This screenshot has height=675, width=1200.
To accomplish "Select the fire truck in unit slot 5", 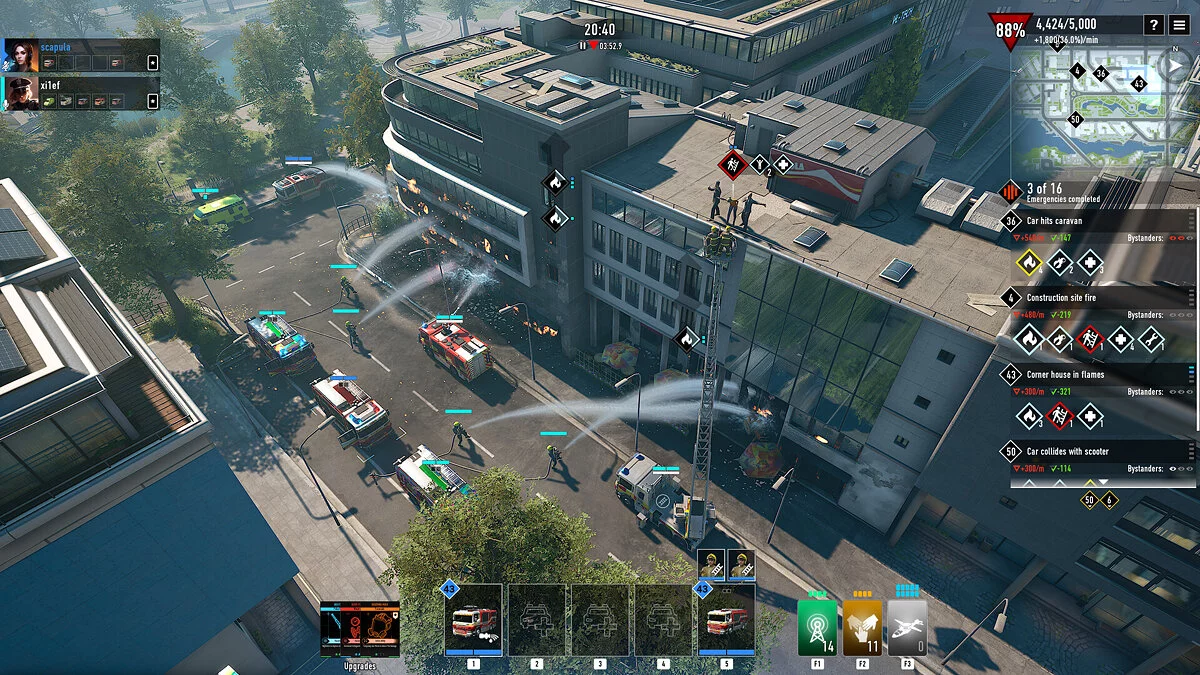I will pos(726,620).
